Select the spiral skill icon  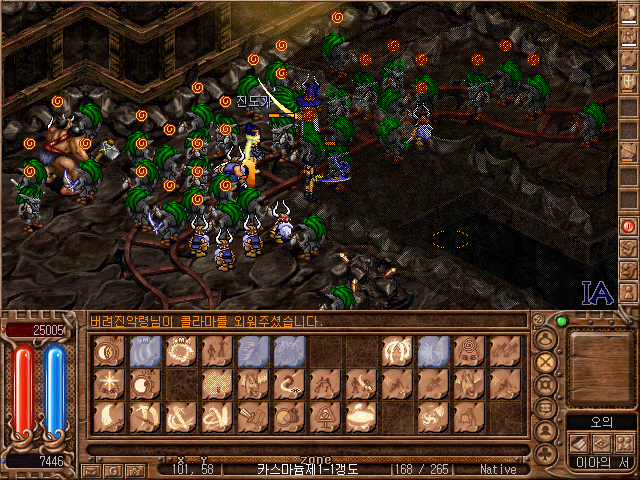[x=467, y=351]
